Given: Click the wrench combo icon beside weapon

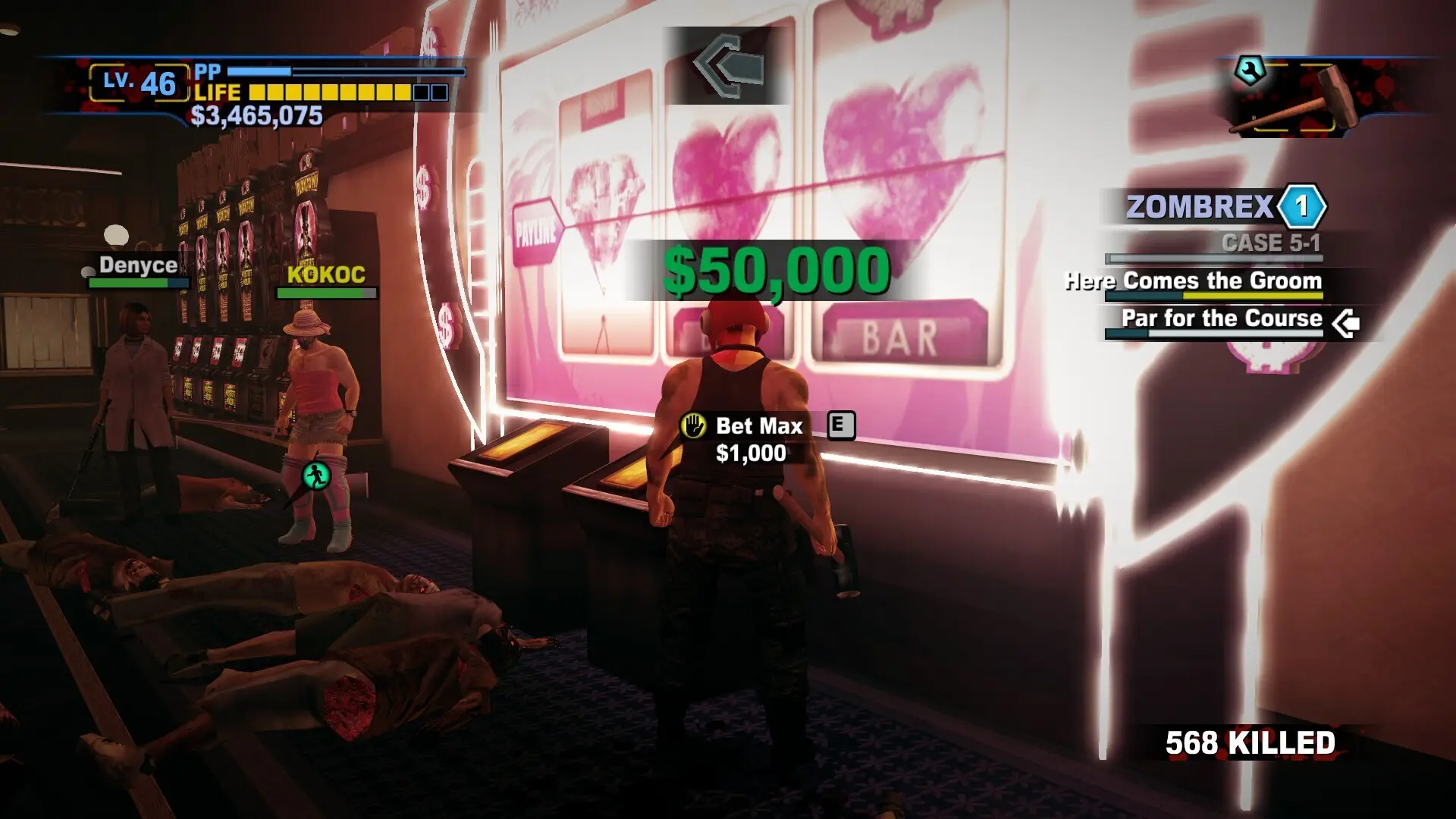Looking at the screenshot, I should [x=1250, y=71].
